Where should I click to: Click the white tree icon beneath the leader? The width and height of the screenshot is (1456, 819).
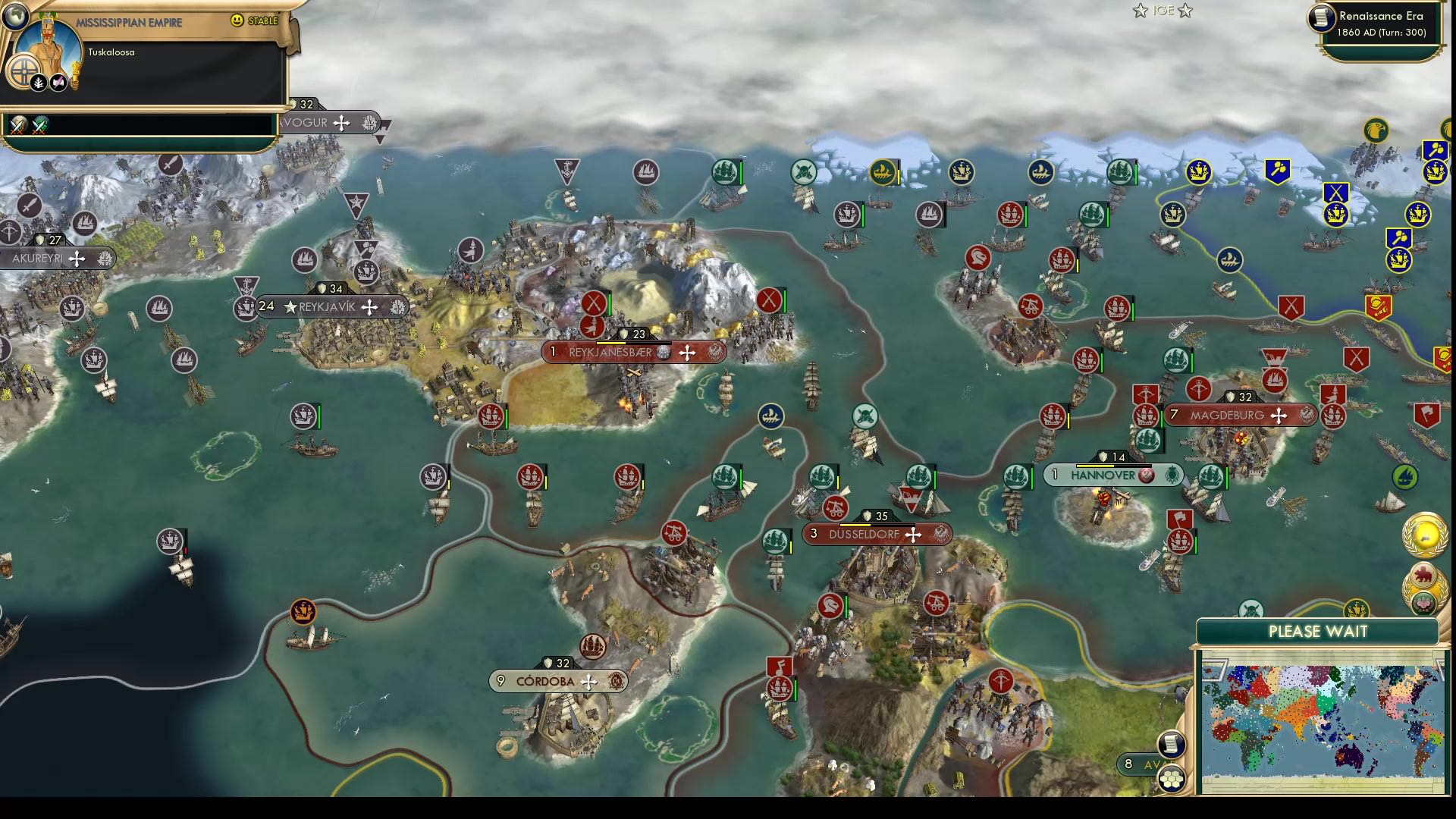coord(38,82)
